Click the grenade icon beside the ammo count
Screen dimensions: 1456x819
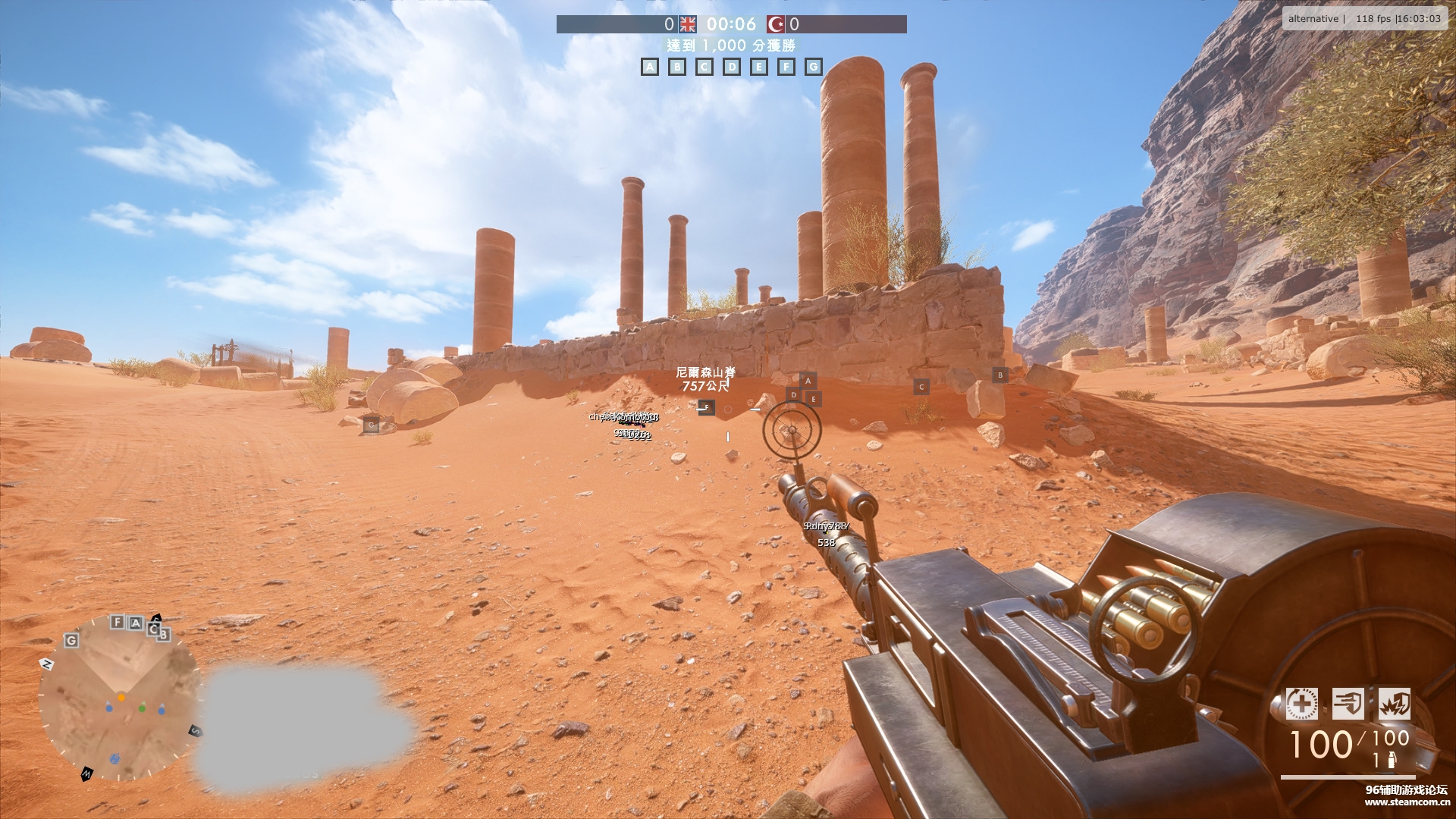[x=1392, y=761]
